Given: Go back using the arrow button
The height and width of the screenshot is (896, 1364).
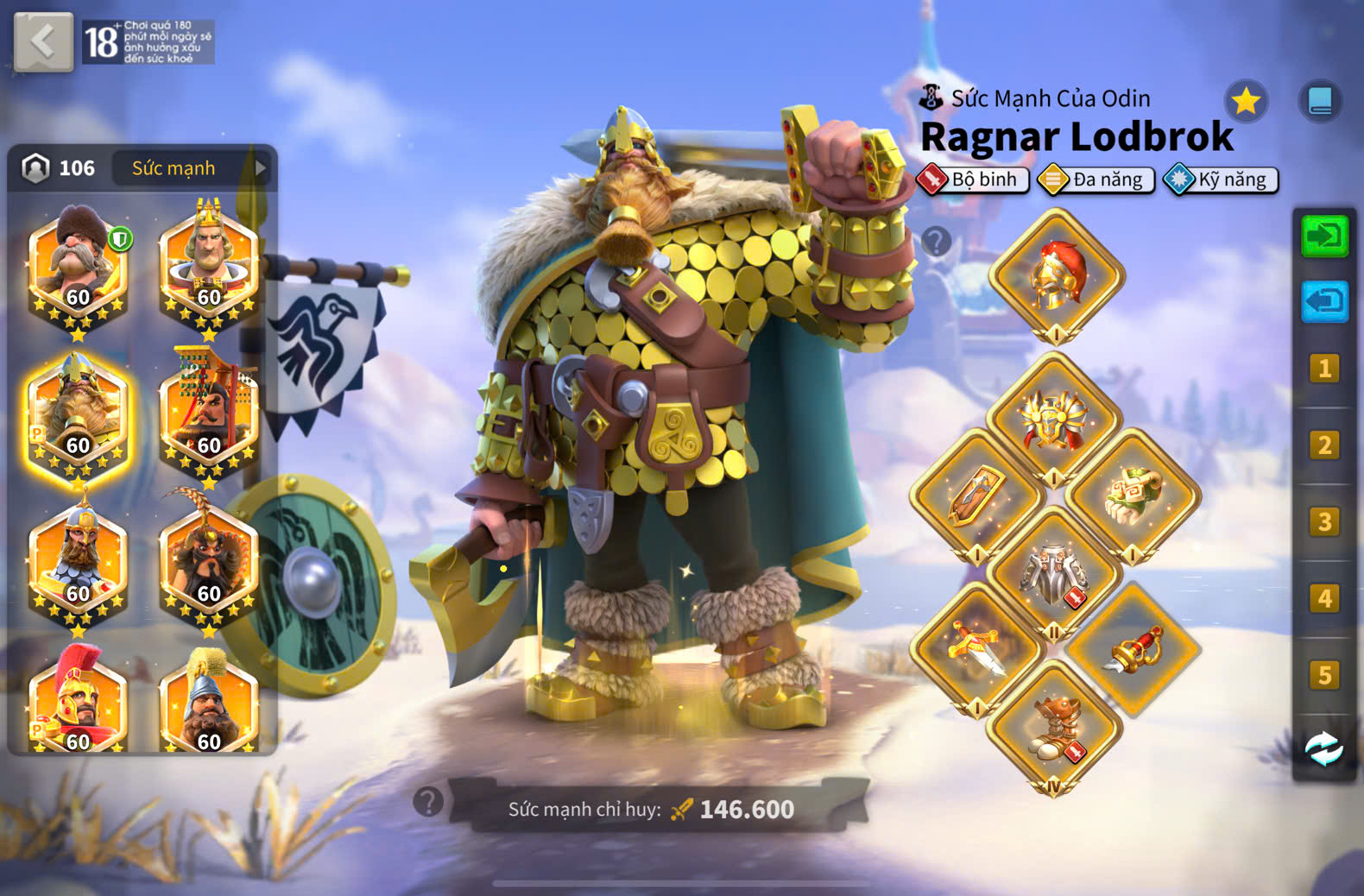Looking at the screenshot, I should pos(43,41).
